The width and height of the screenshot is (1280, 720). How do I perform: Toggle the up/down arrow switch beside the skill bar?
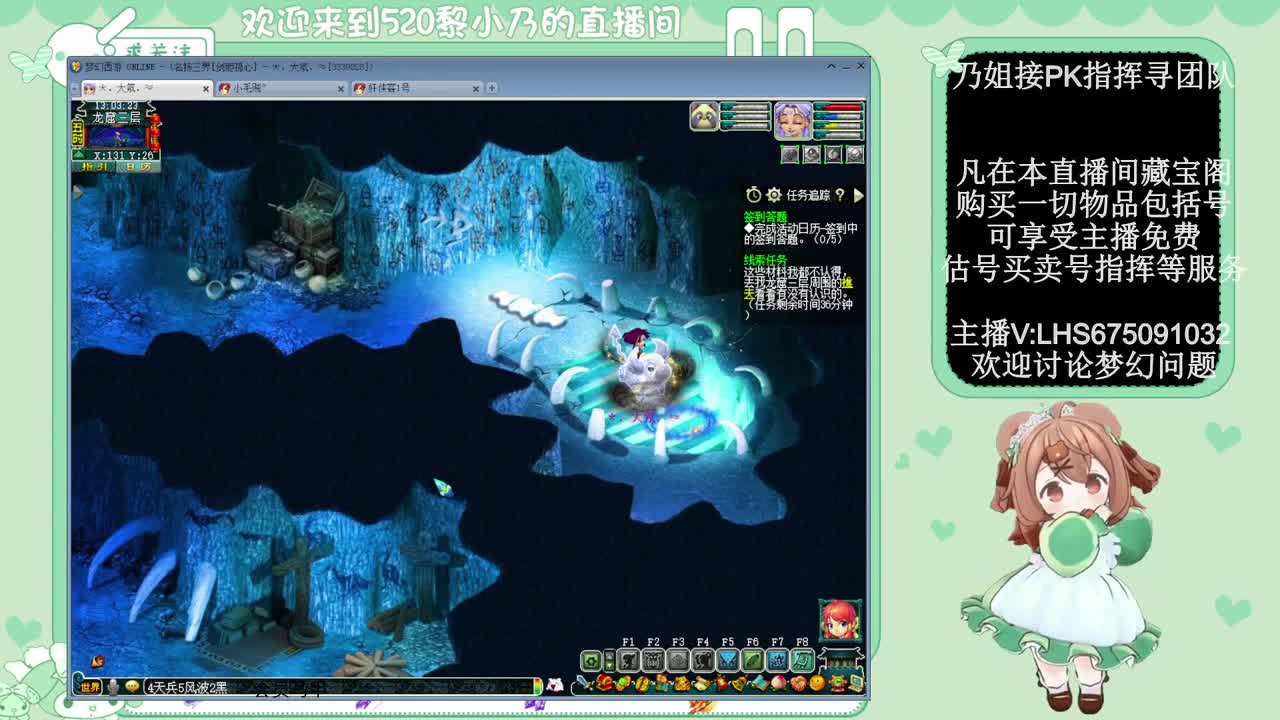pyautogui.click(x=609, y=661)
